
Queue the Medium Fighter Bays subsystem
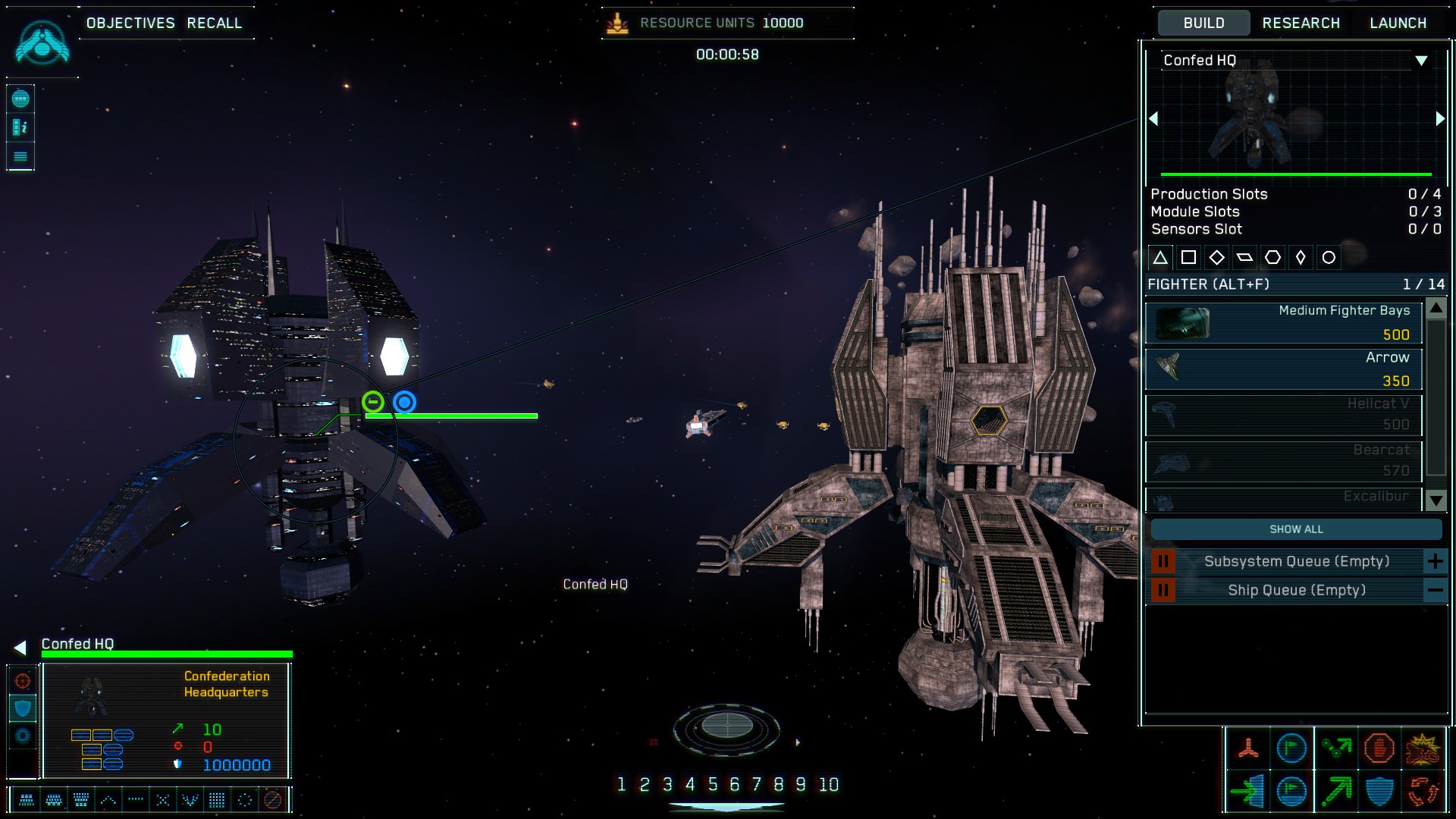click(x=1283, y=322)
